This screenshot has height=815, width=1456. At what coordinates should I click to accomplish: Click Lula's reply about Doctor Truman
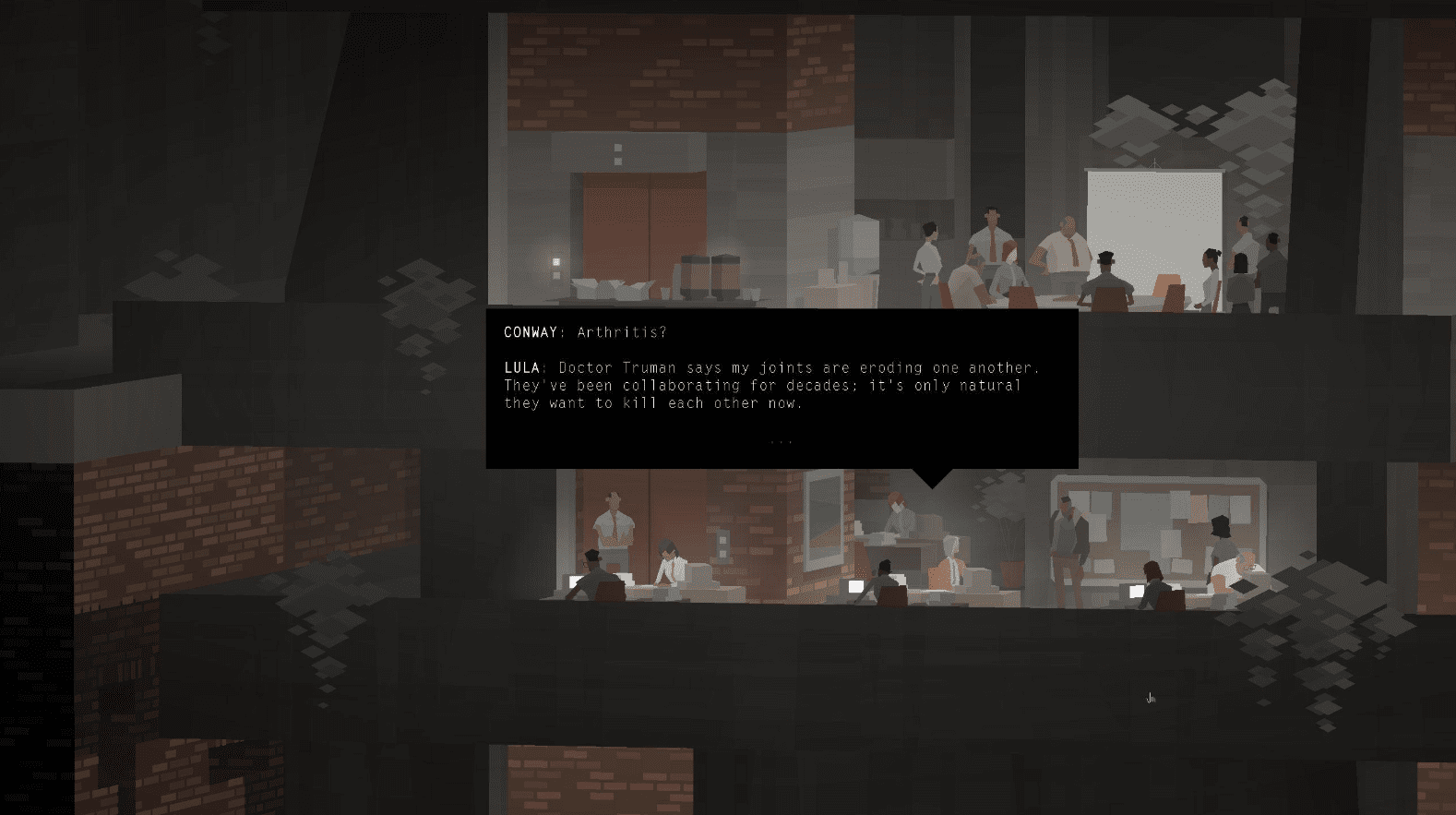point(771,385)
